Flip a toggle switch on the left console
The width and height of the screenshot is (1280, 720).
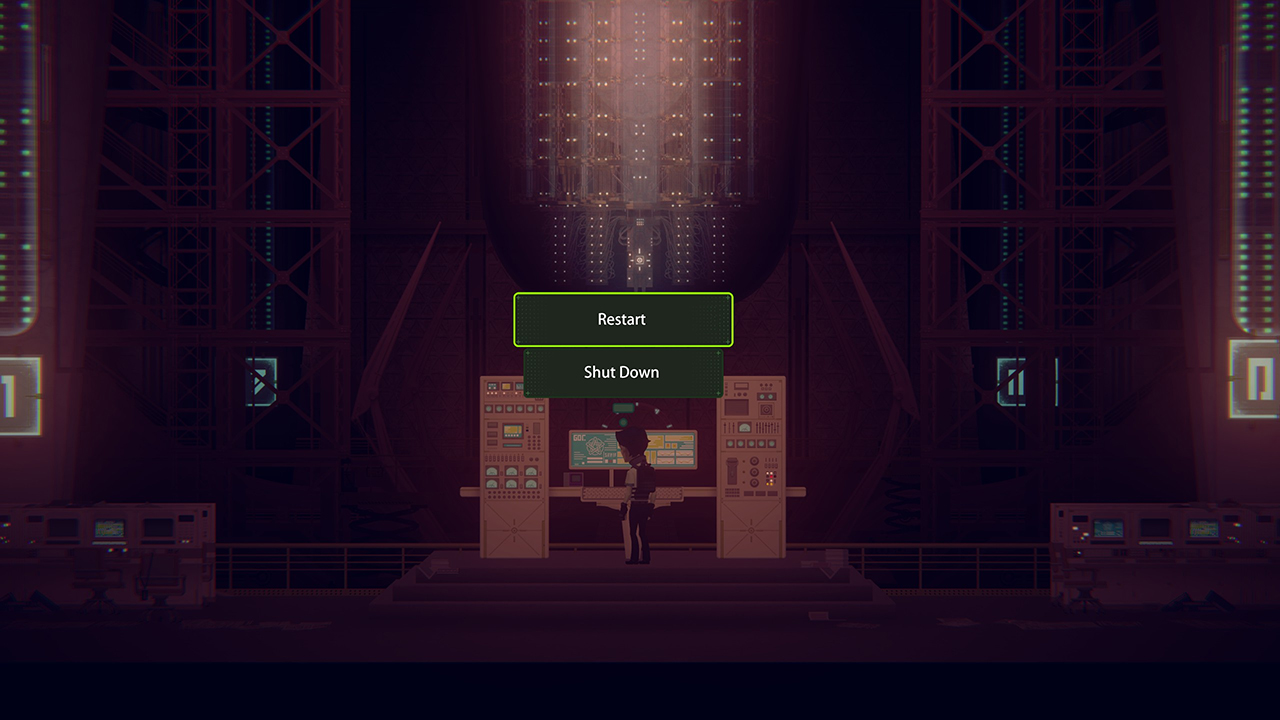[489, 458]
